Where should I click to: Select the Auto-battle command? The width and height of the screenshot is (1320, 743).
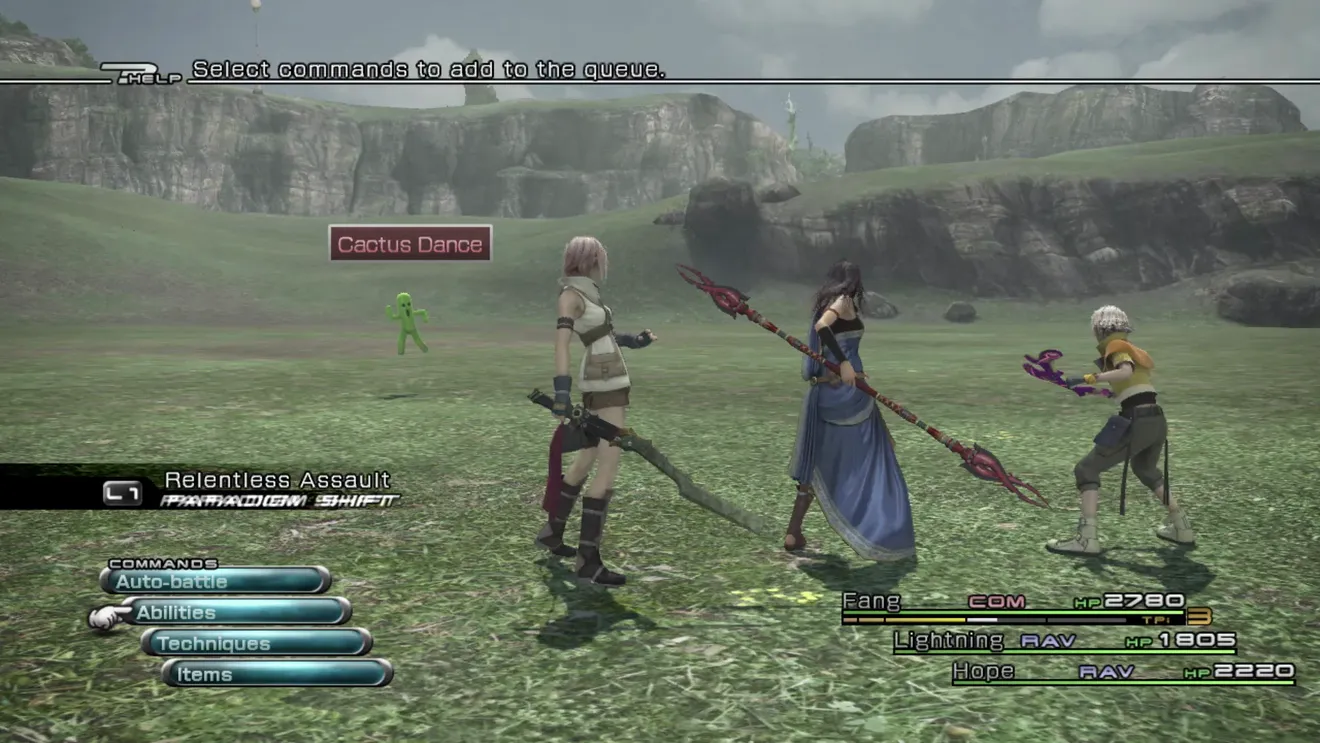tap(215, 581)
